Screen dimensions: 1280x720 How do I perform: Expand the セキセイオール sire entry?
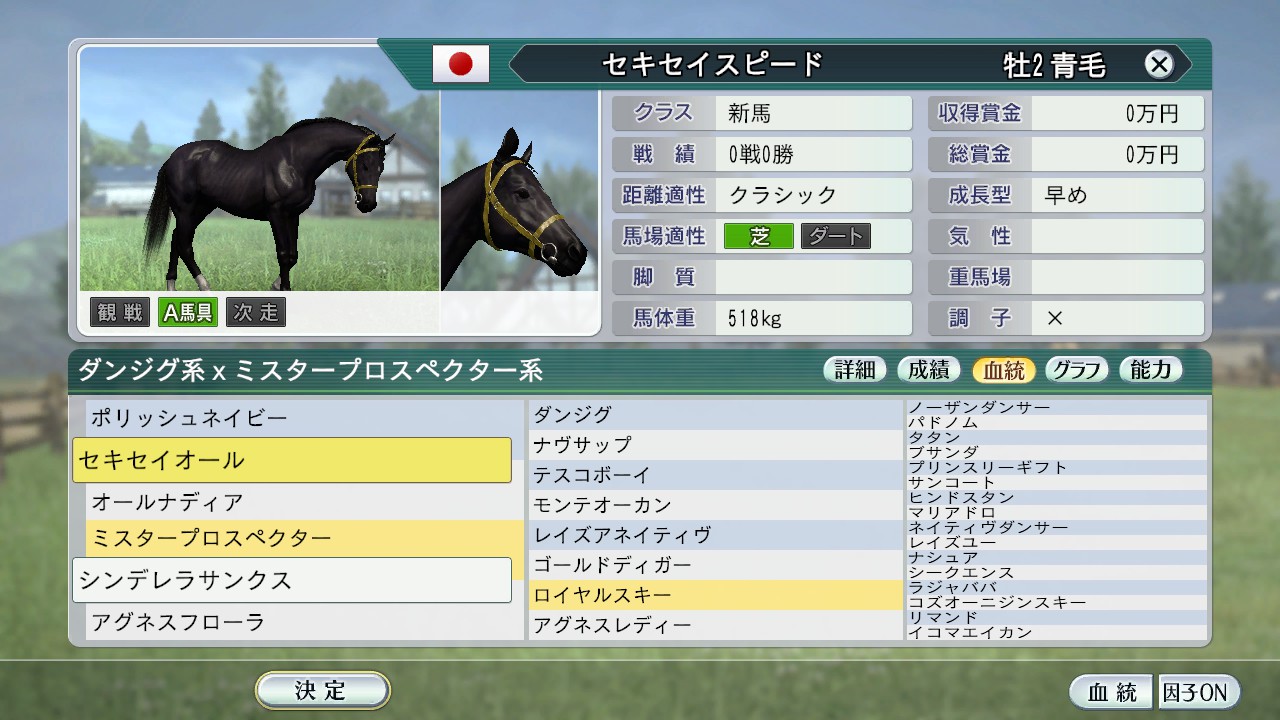click(293, 460)
